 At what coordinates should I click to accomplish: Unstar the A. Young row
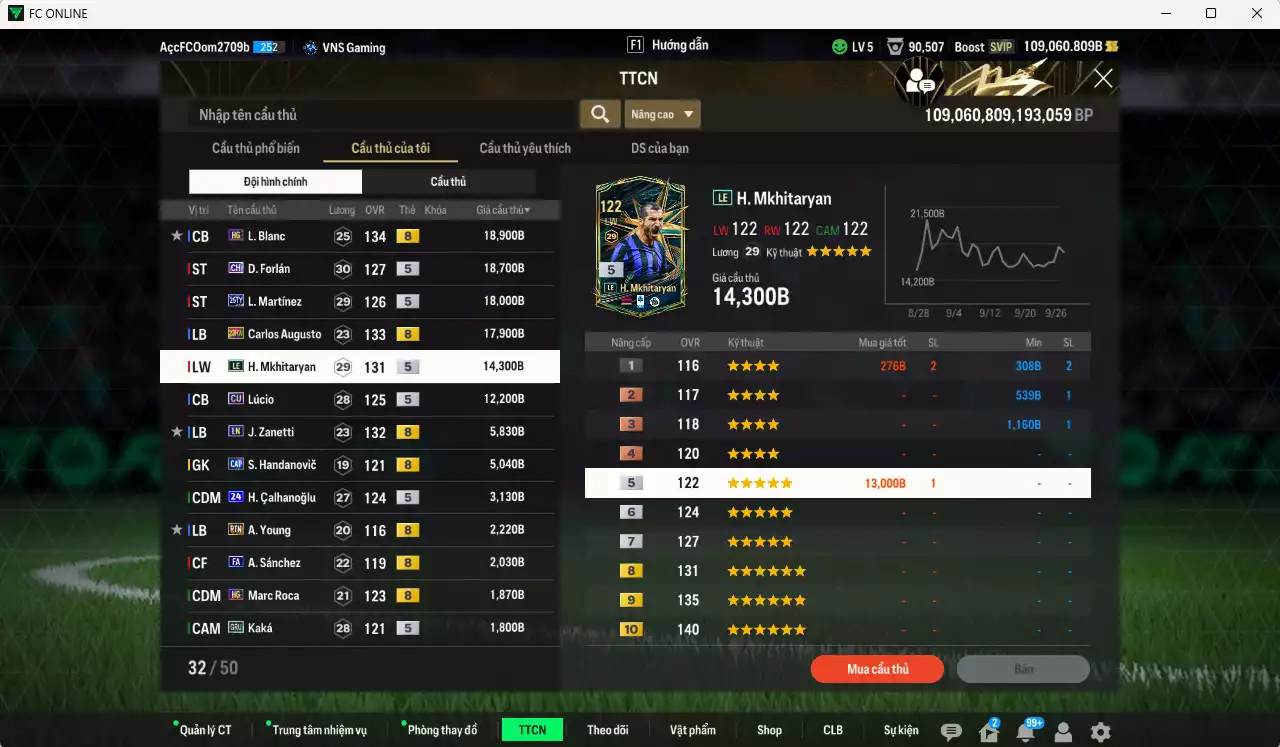(x=176, y=529)
